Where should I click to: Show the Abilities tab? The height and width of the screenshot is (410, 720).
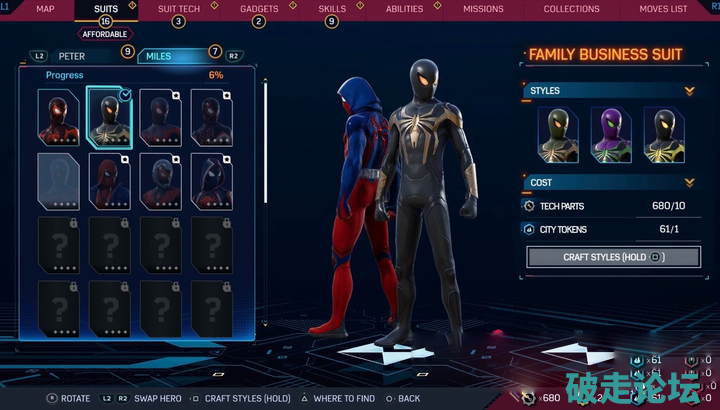tap(404, 9)
